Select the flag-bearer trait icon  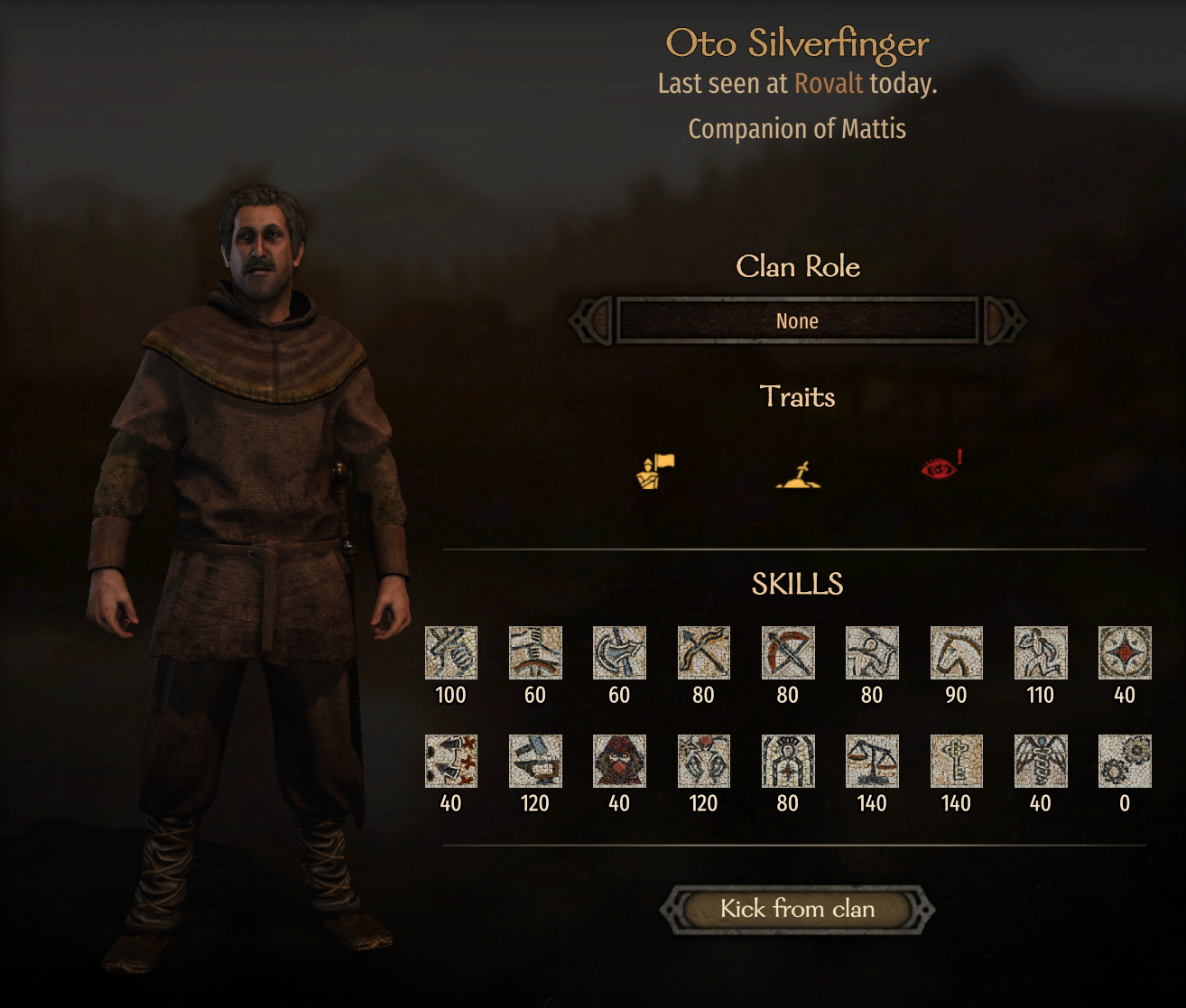click(655, 471)
